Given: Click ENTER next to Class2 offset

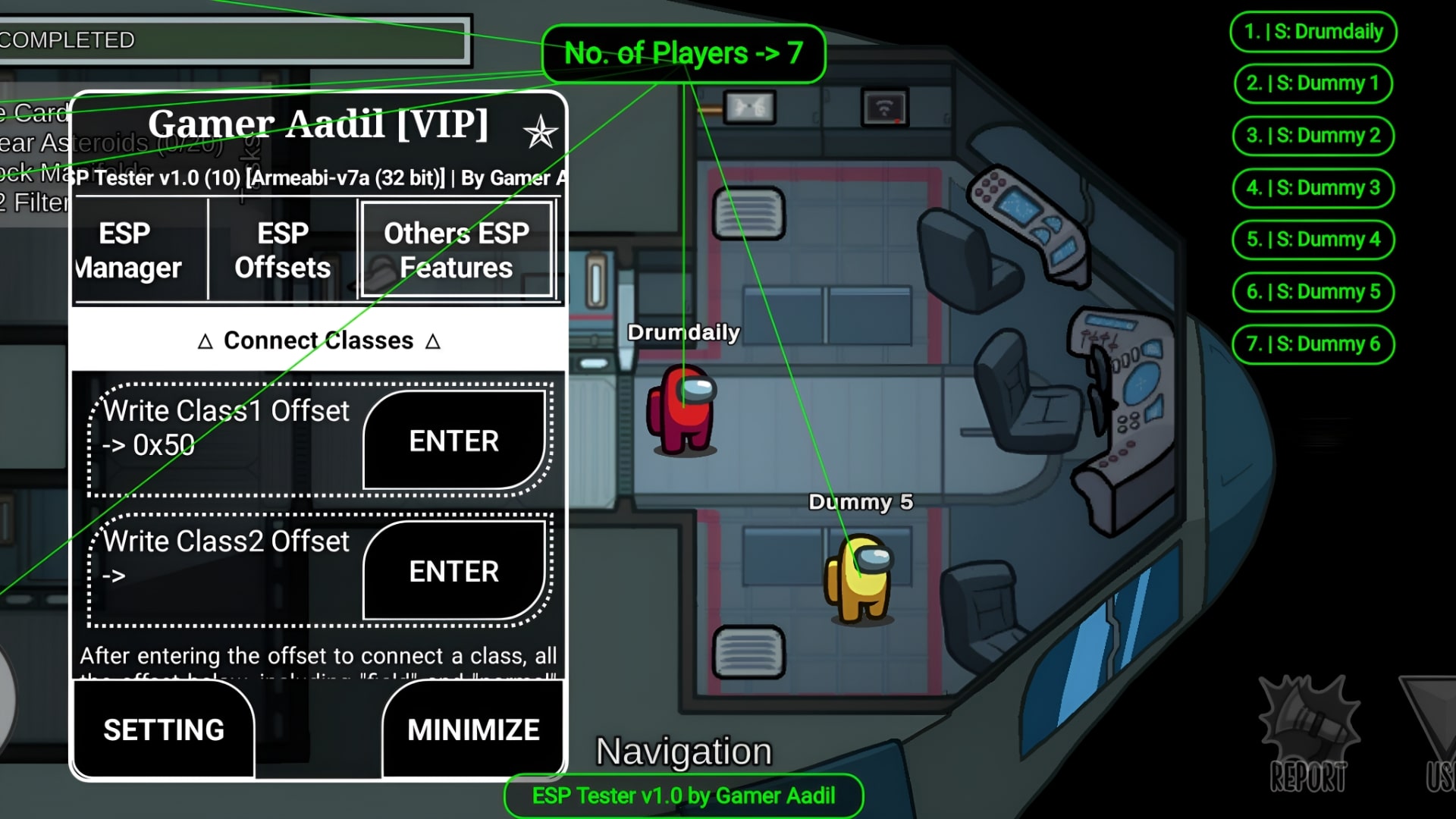Looking at the screenshot, I should click(x=453, y=571).
